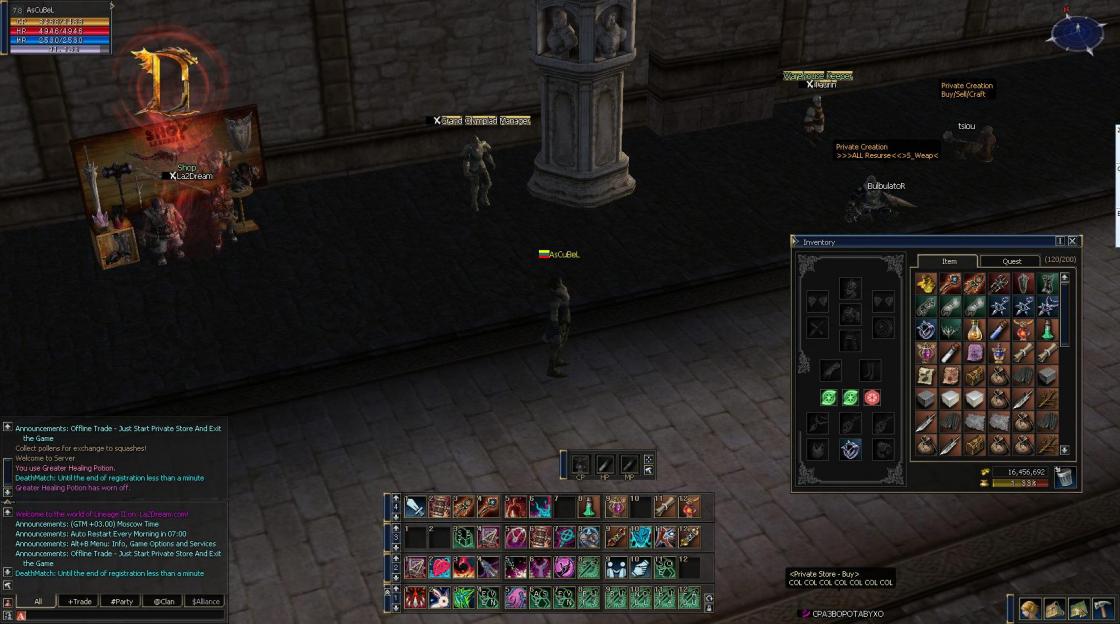Switch chat to the +Trade tab
1120x624 pixels.
point(81,601)
